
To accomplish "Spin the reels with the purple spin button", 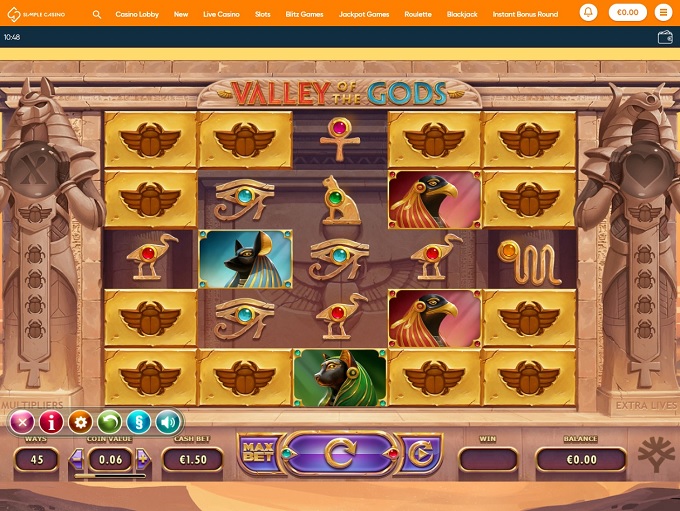I will pyautogui.click(x=339, y=456).
